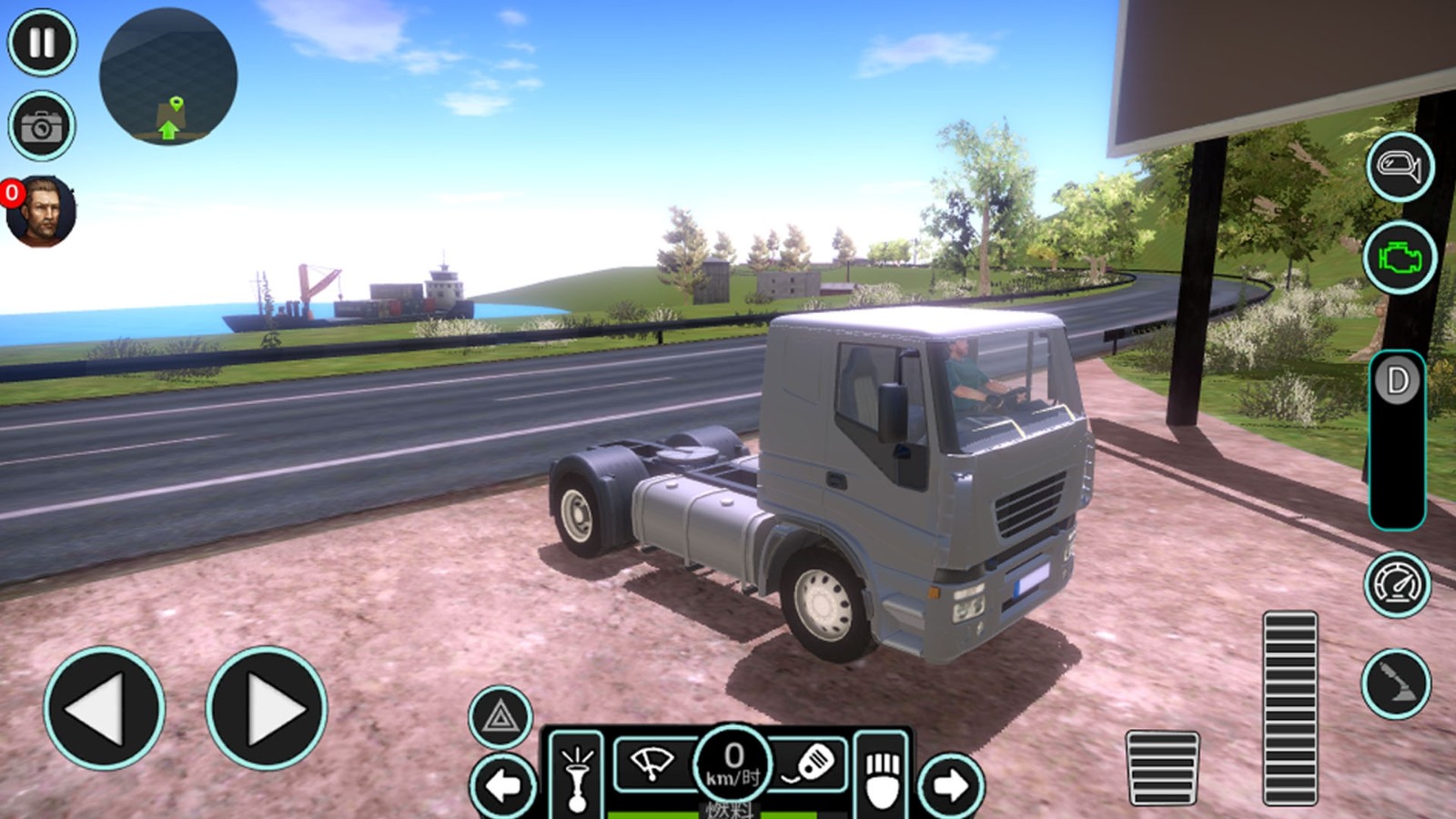Viewport: 1456px width, 819px height.
Task: Steer left with the left triangle button
Action: (x=104, y=708)
